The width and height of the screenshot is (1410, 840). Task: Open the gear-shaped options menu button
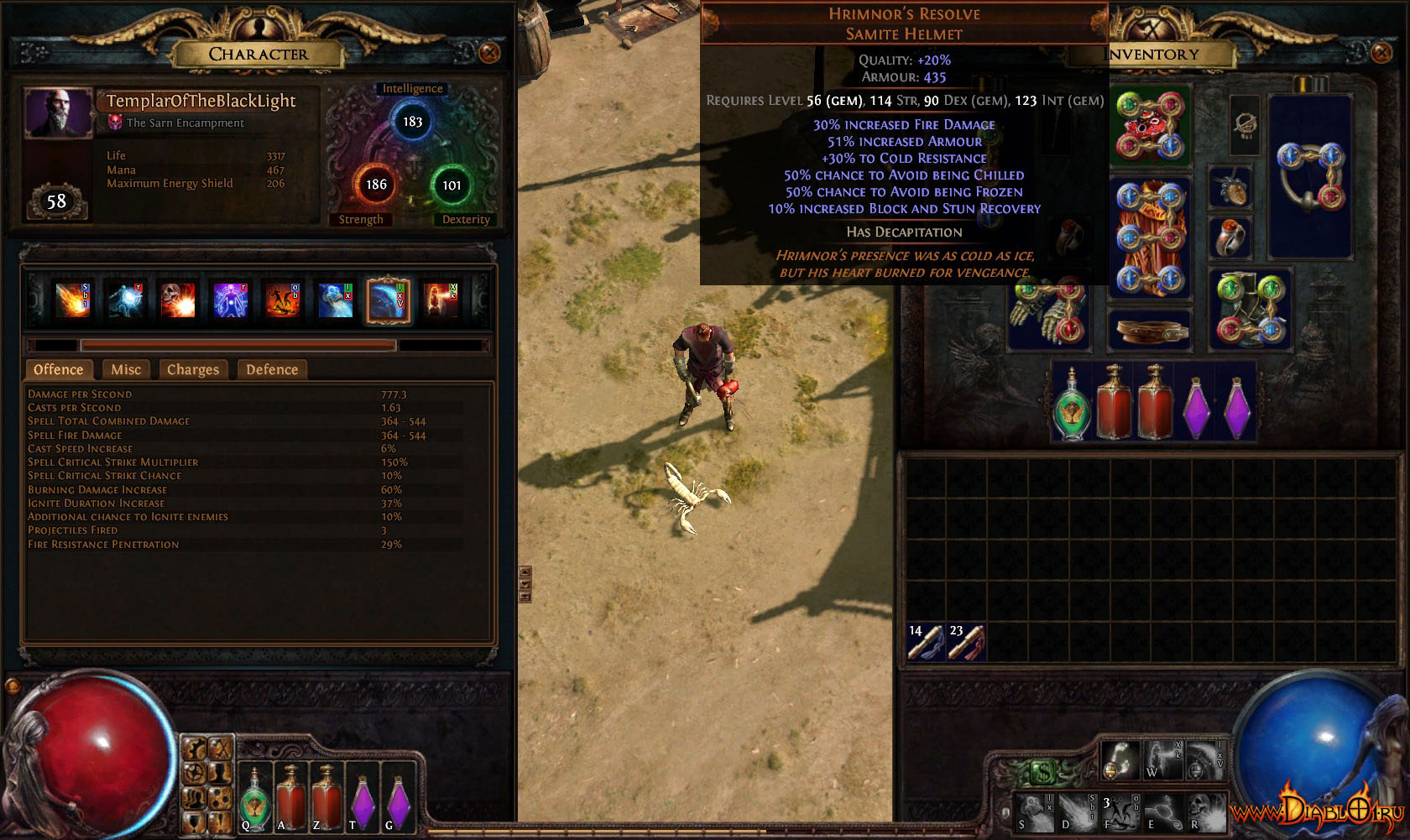195,772
